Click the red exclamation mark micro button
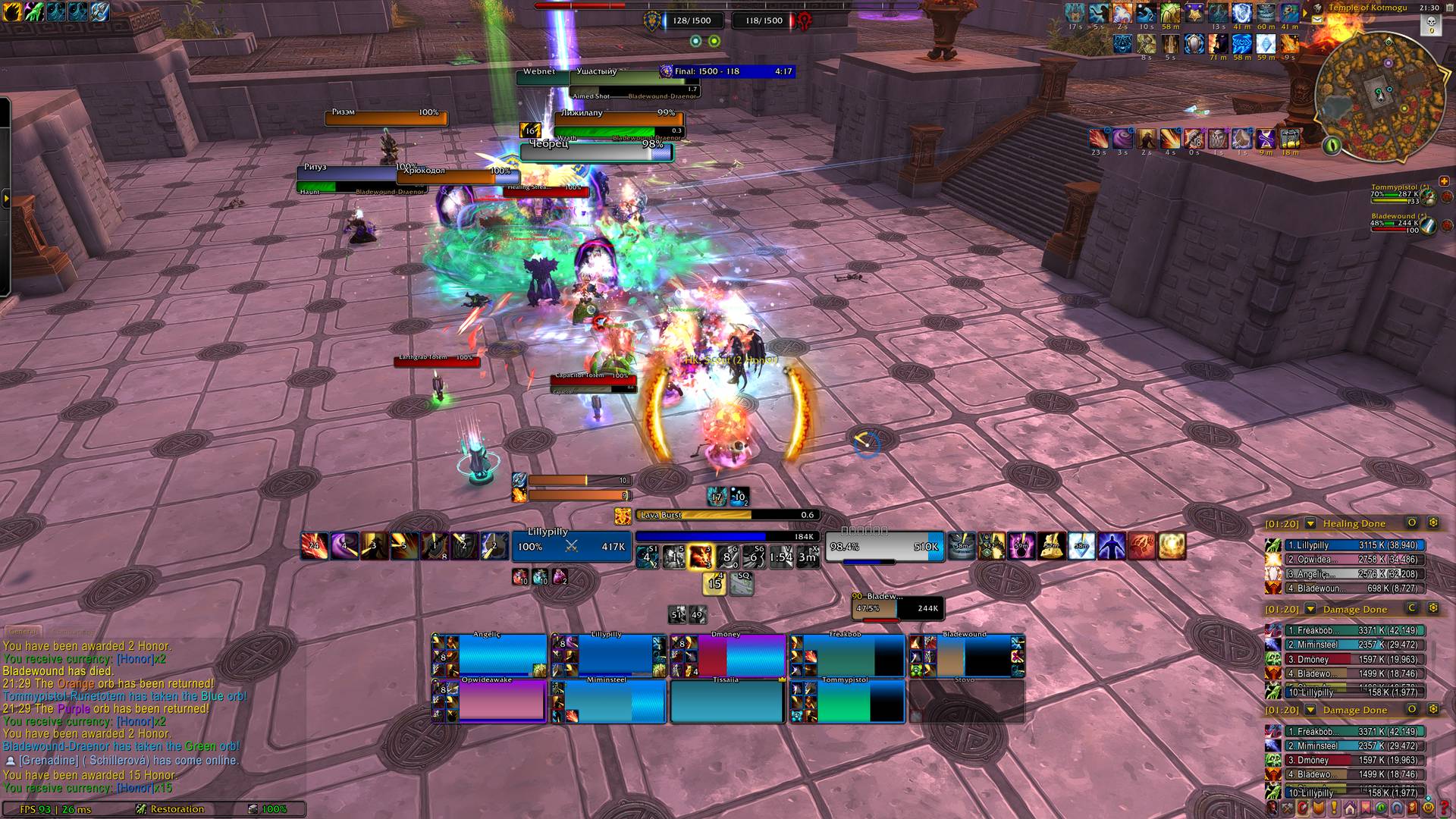 [1334, 808]
